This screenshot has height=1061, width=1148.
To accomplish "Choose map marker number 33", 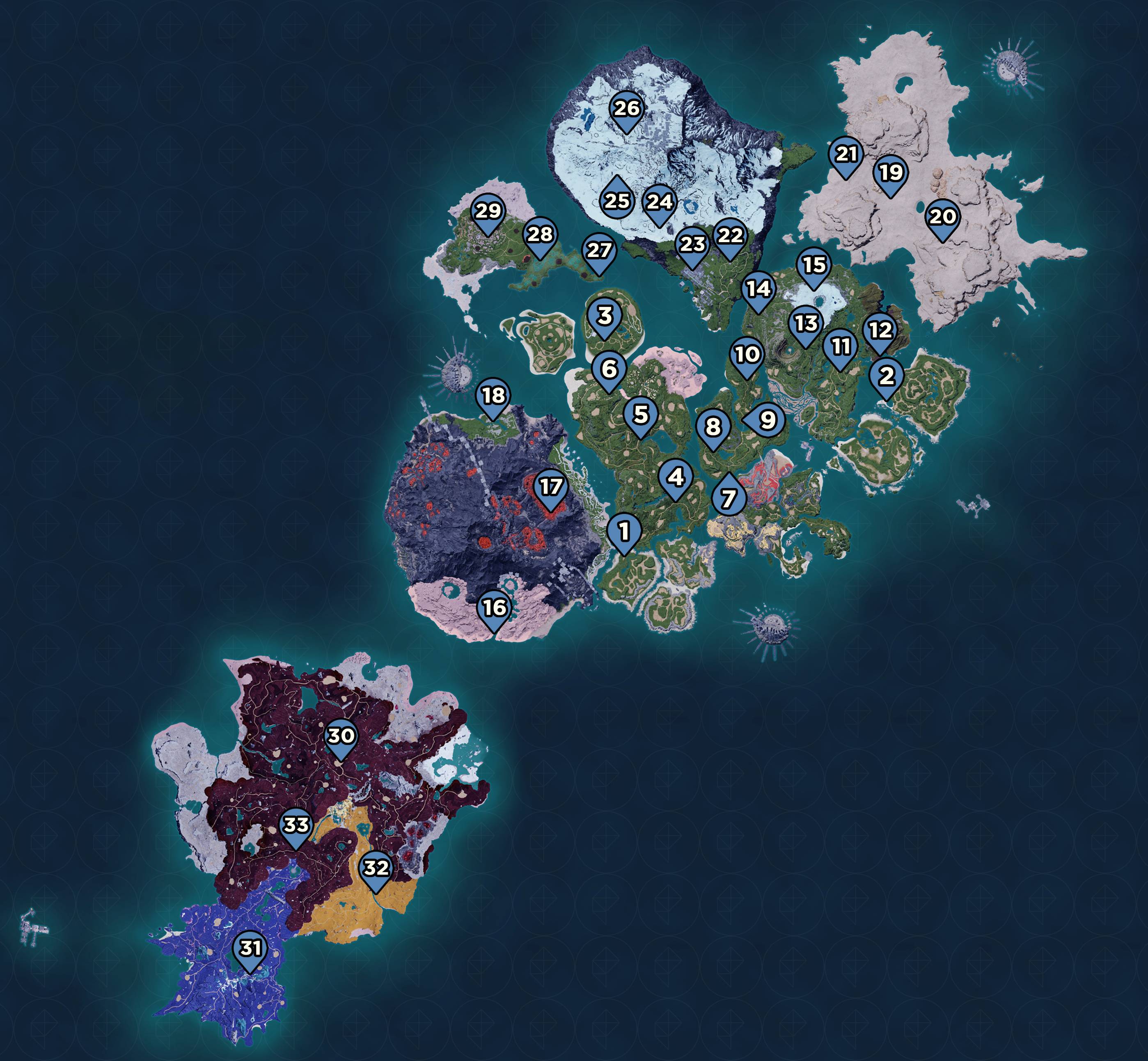I will pos(296,825).
